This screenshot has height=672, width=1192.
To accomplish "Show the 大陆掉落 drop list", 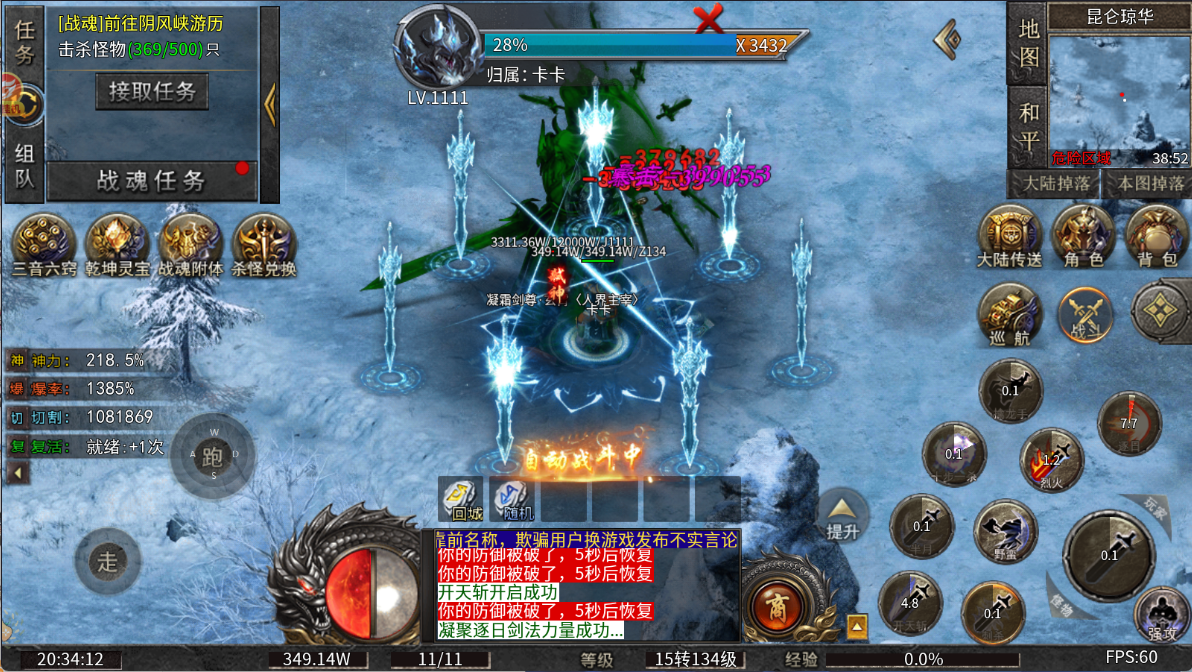I will (x=1052, y=184).
